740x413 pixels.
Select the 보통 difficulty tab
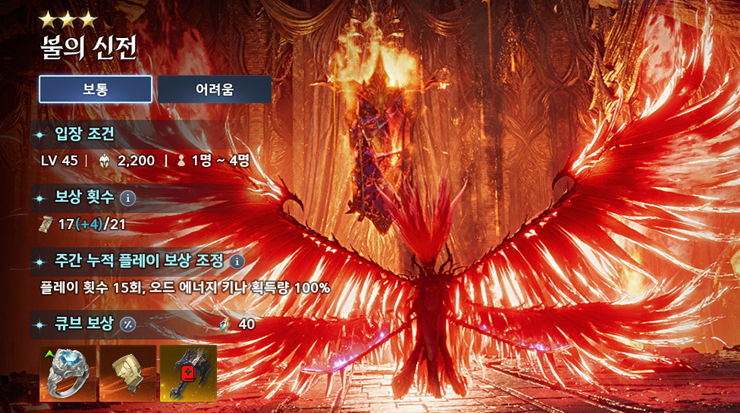click(95, 89)
